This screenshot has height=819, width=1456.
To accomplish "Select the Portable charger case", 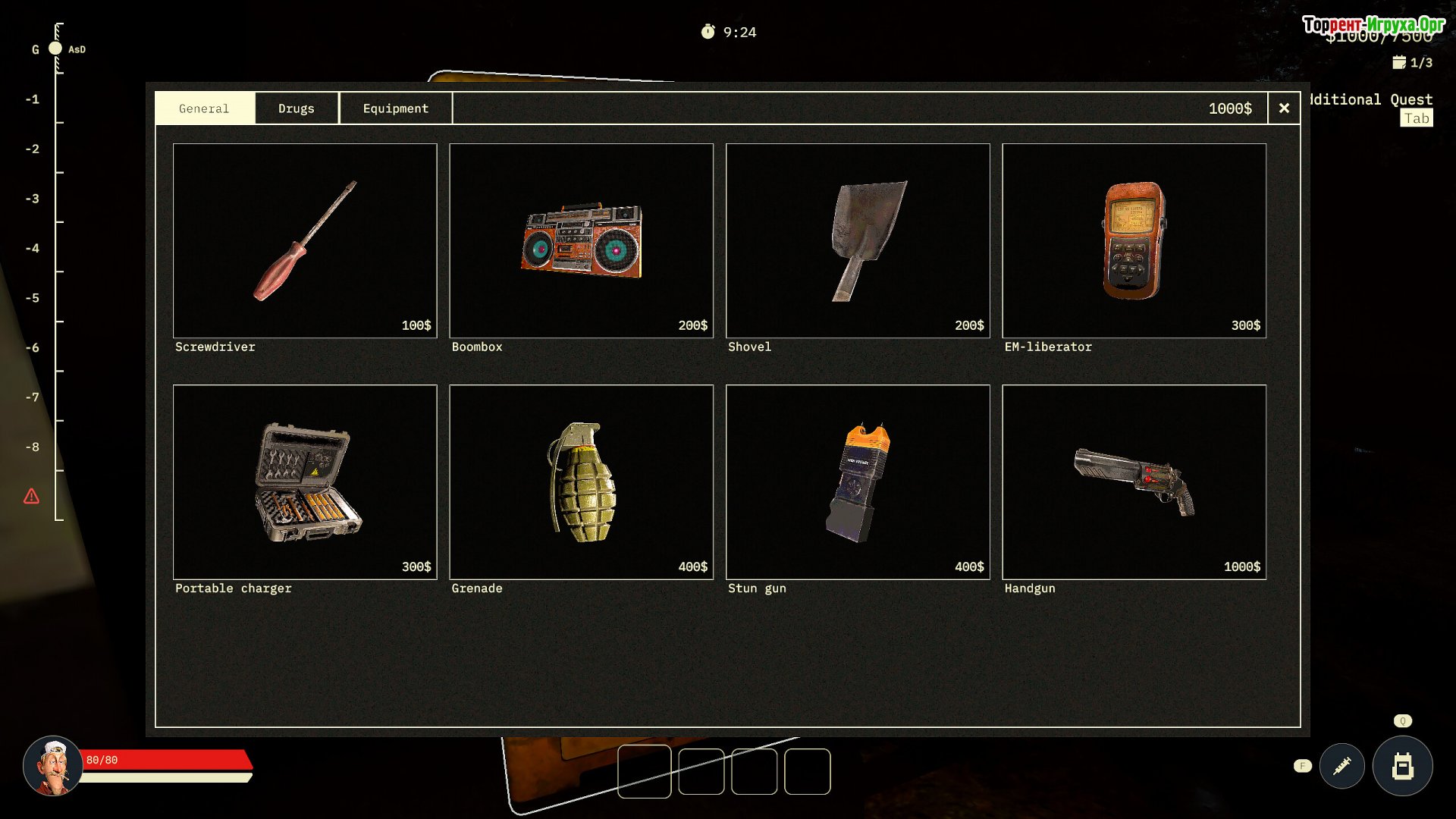I will 305,482.
